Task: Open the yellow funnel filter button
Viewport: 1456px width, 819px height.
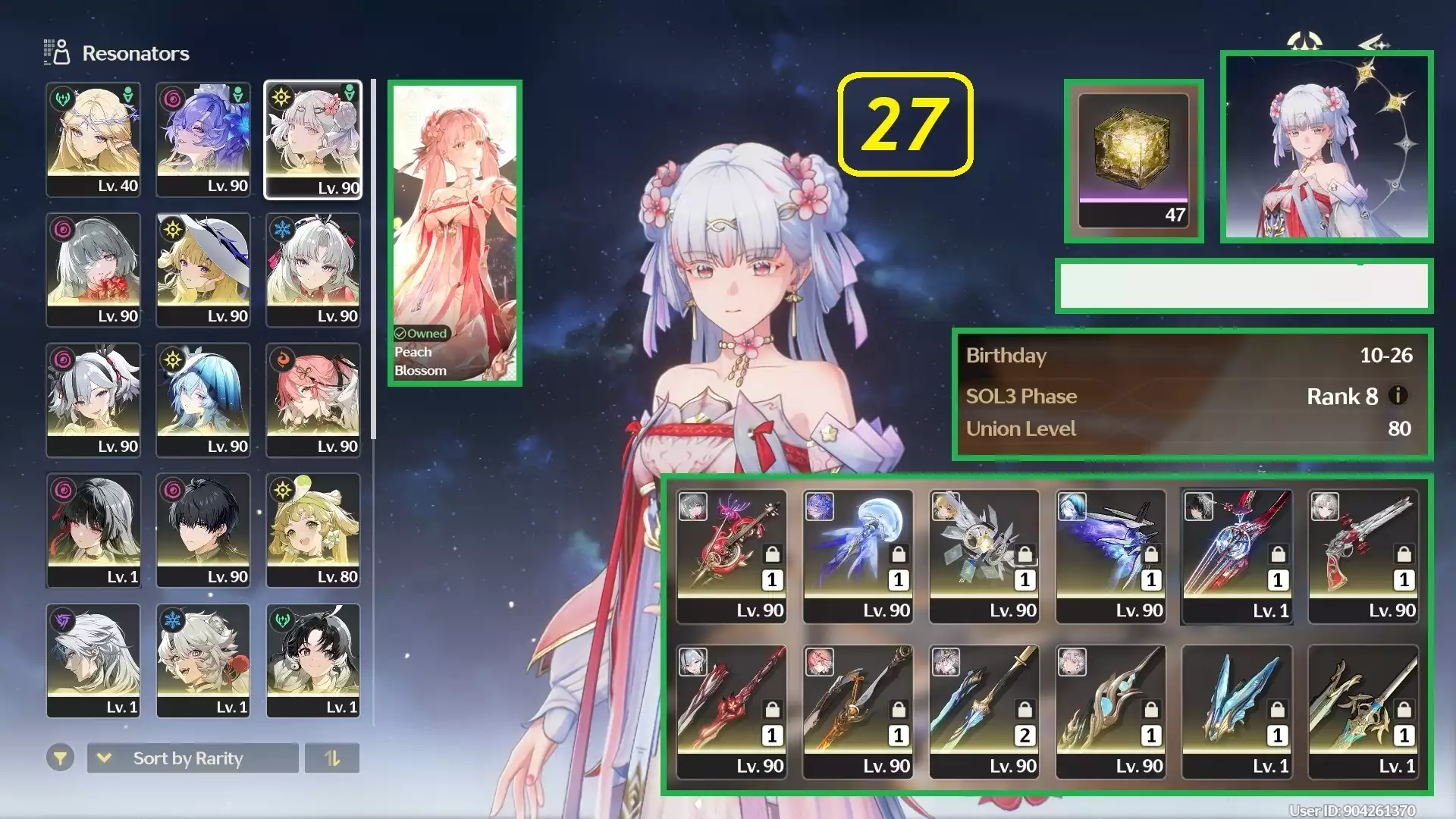Action: point(60,758)
